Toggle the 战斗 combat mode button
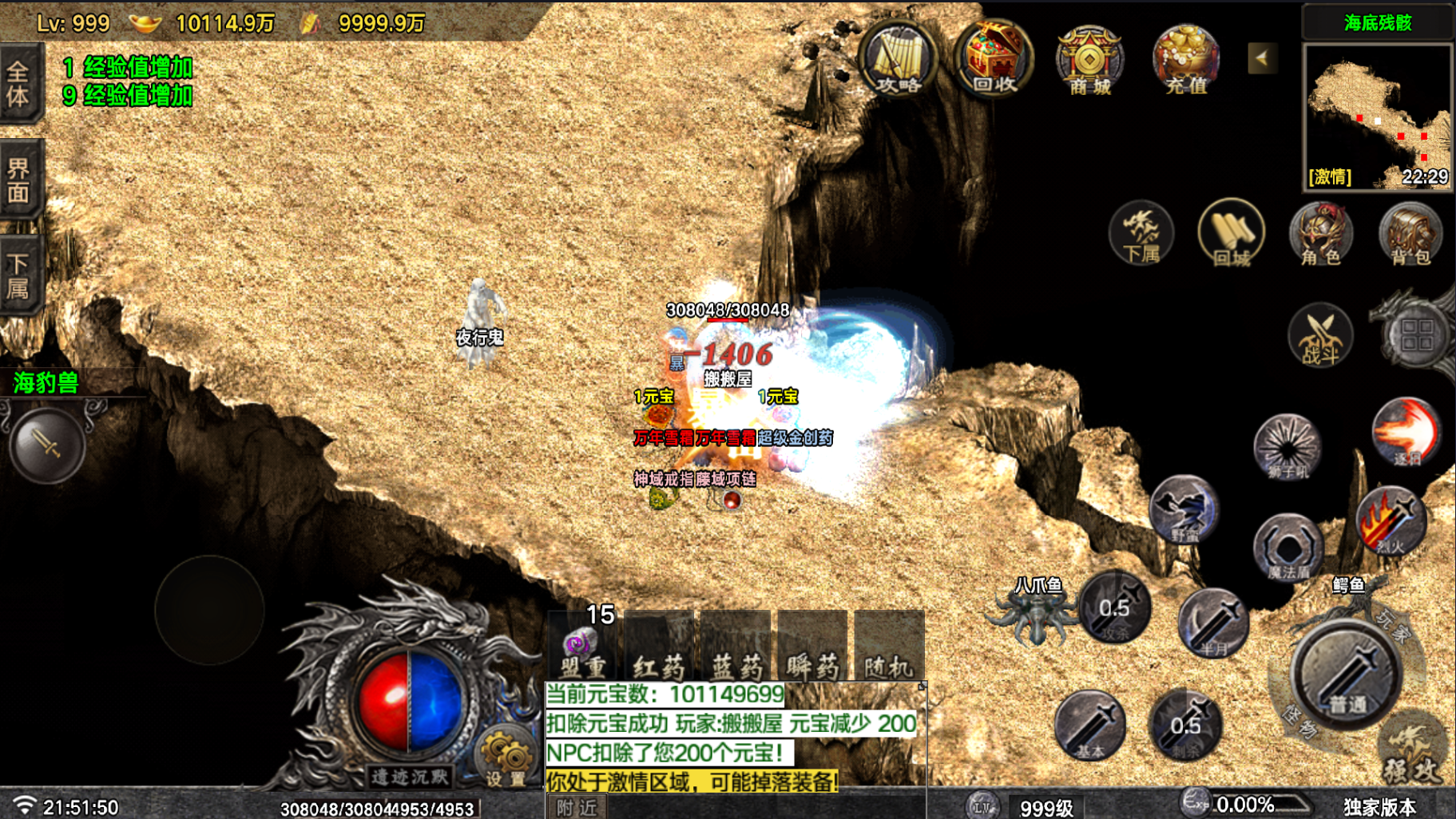Viewport: 1456px width, 819px height. pos(1320,336)
